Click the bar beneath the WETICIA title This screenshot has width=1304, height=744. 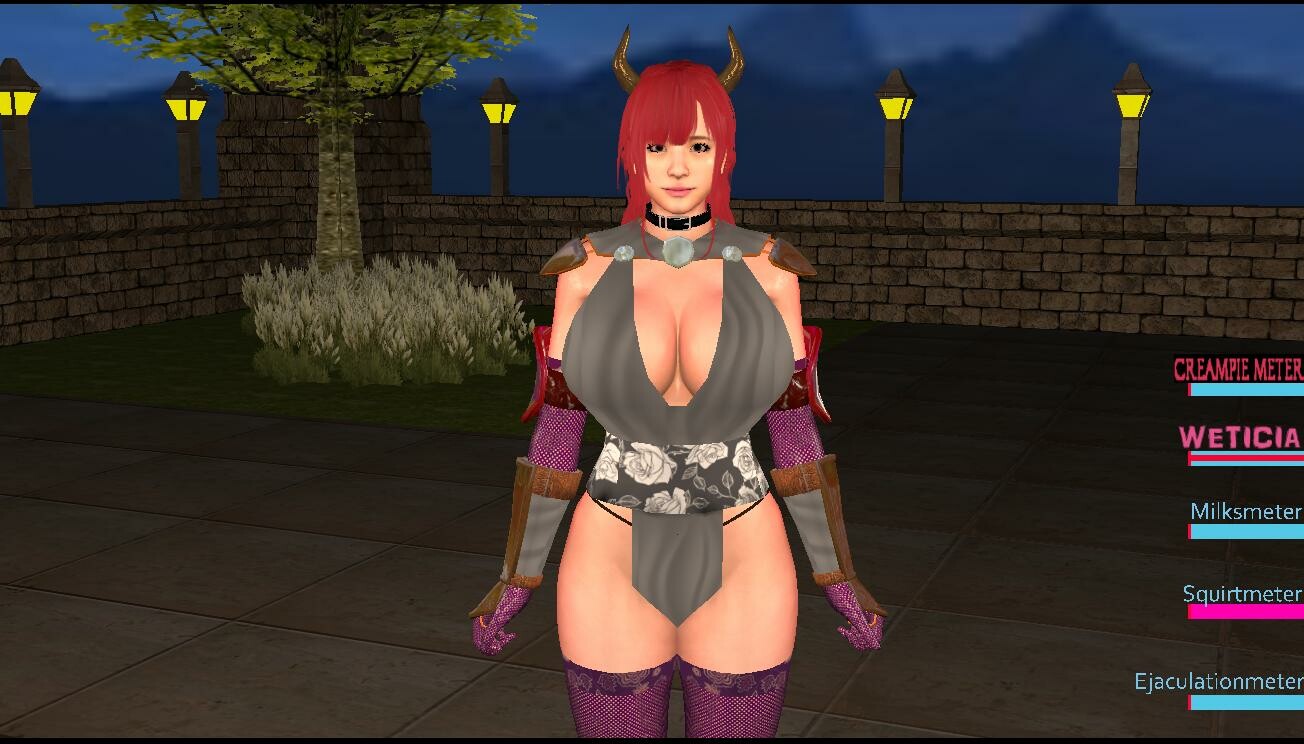pos(1245,460)
